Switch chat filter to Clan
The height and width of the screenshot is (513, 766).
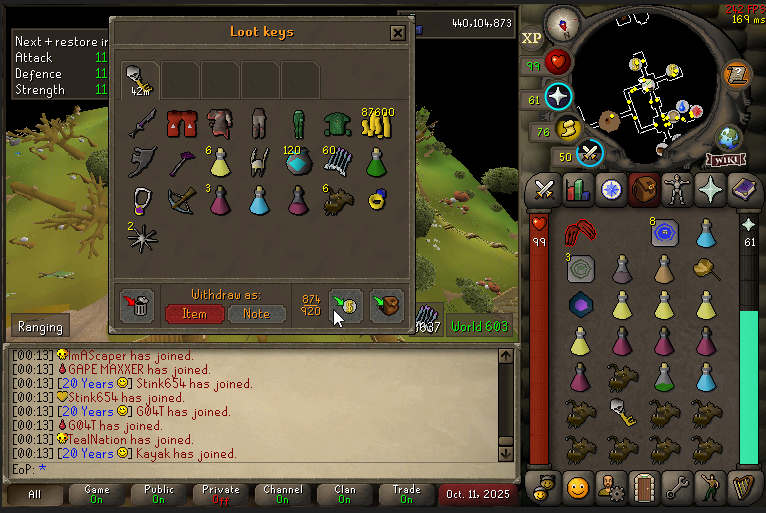345,494
